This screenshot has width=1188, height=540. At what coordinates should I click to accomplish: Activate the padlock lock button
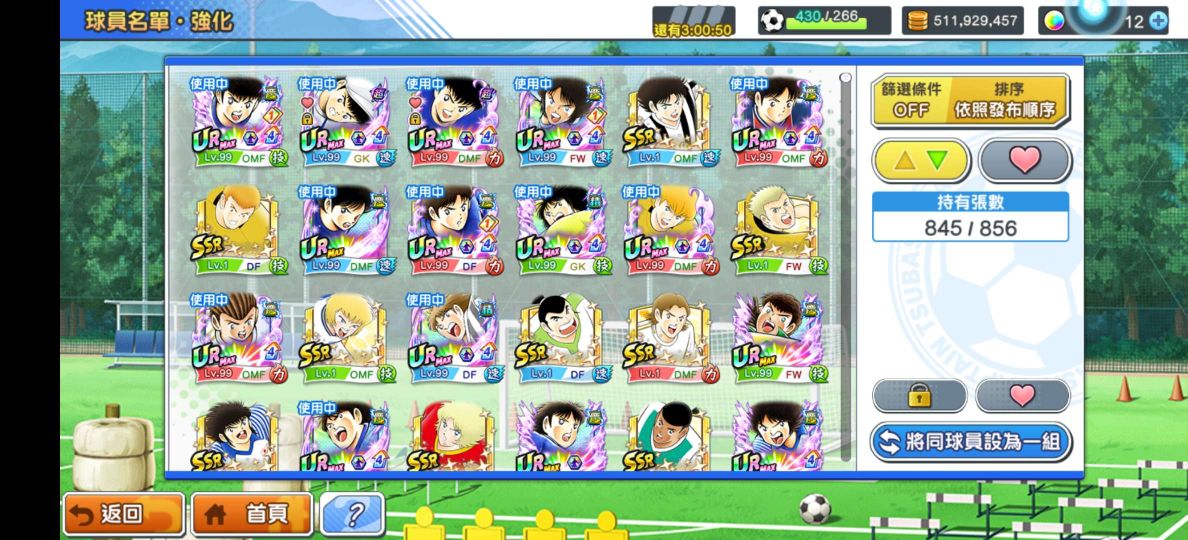point(919,396)
